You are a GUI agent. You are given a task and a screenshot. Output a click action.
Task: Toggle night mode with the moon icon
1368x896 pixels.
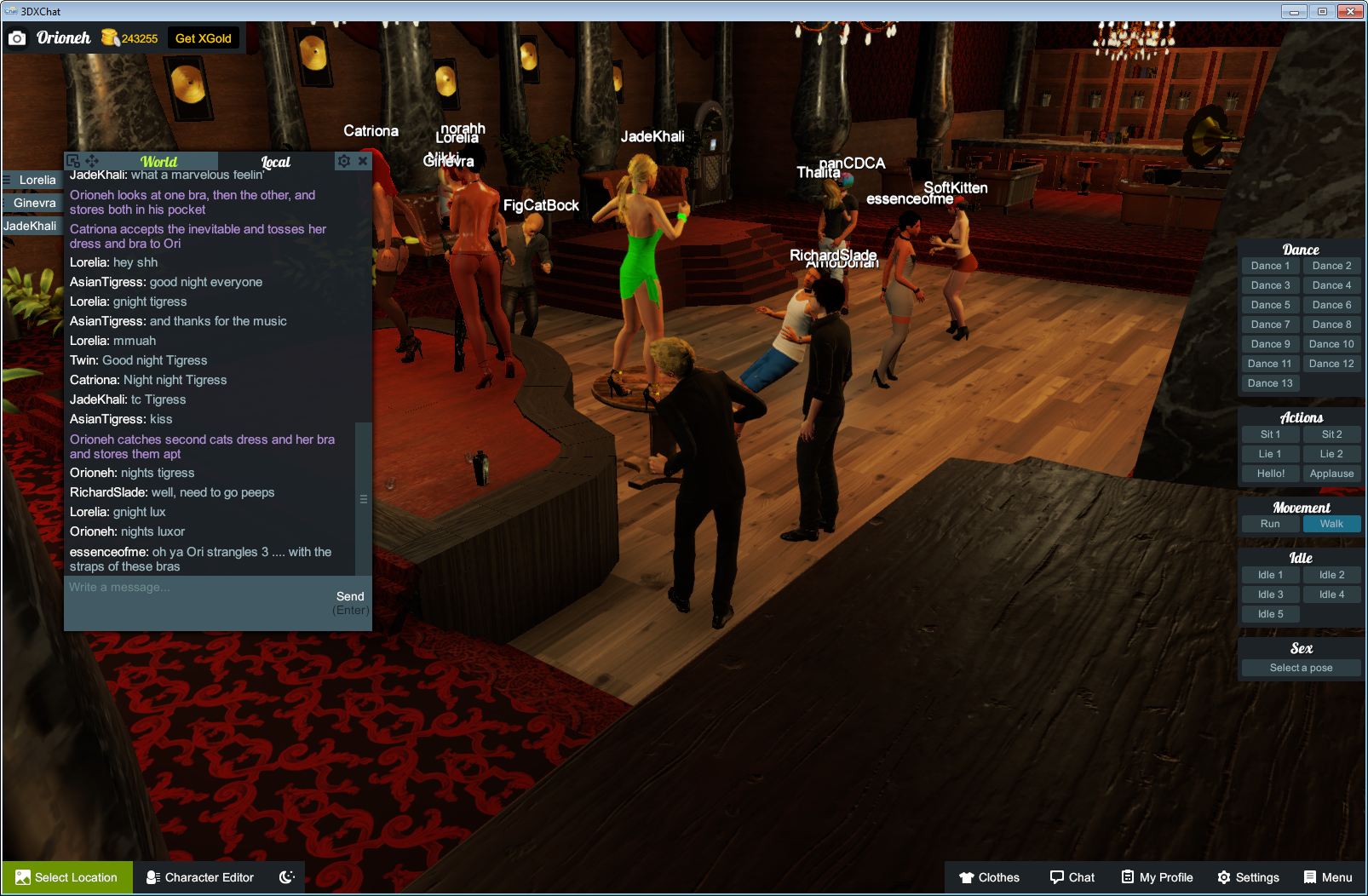286,877
